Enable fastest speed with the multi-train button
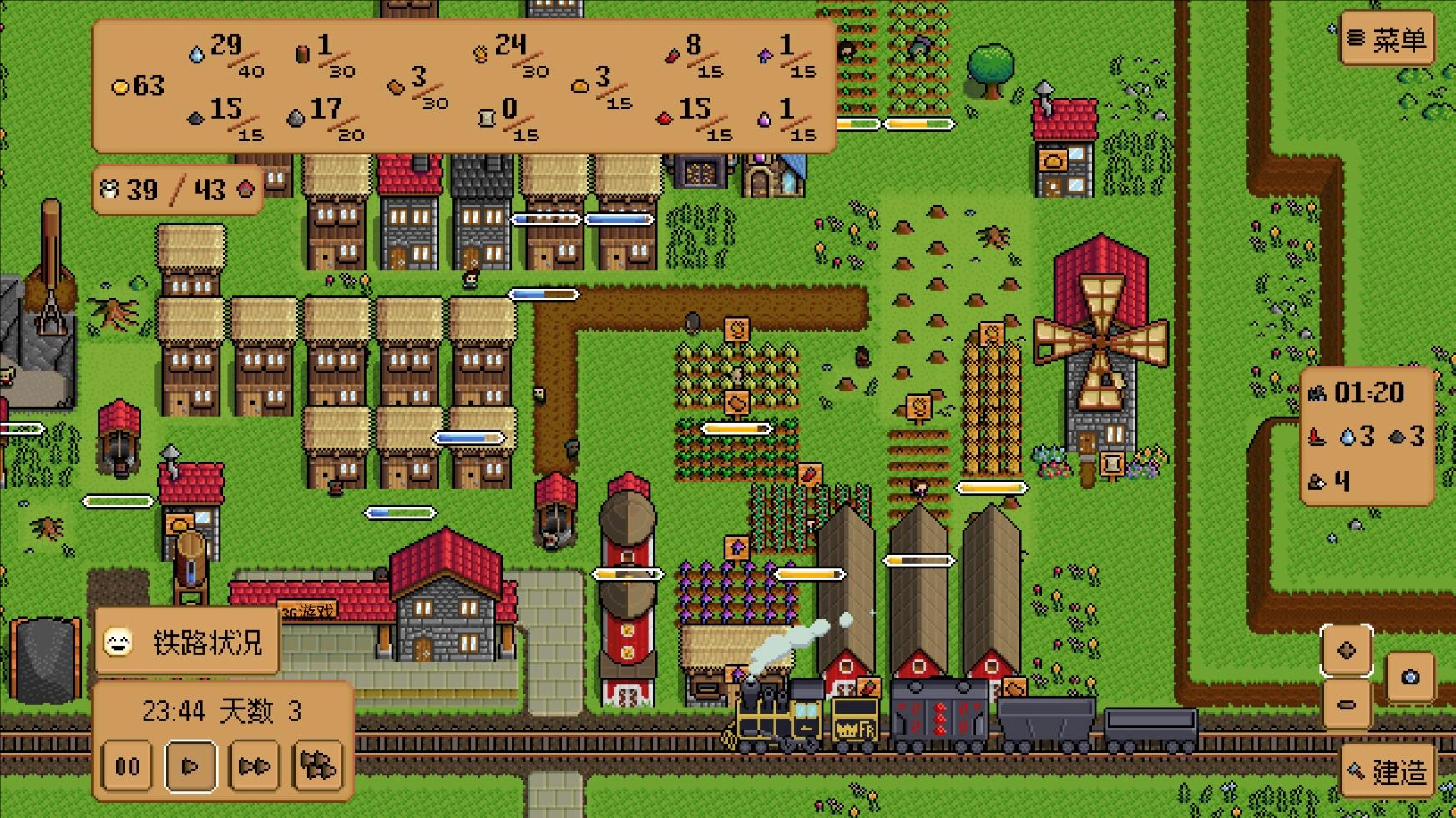 pos(318,765)
